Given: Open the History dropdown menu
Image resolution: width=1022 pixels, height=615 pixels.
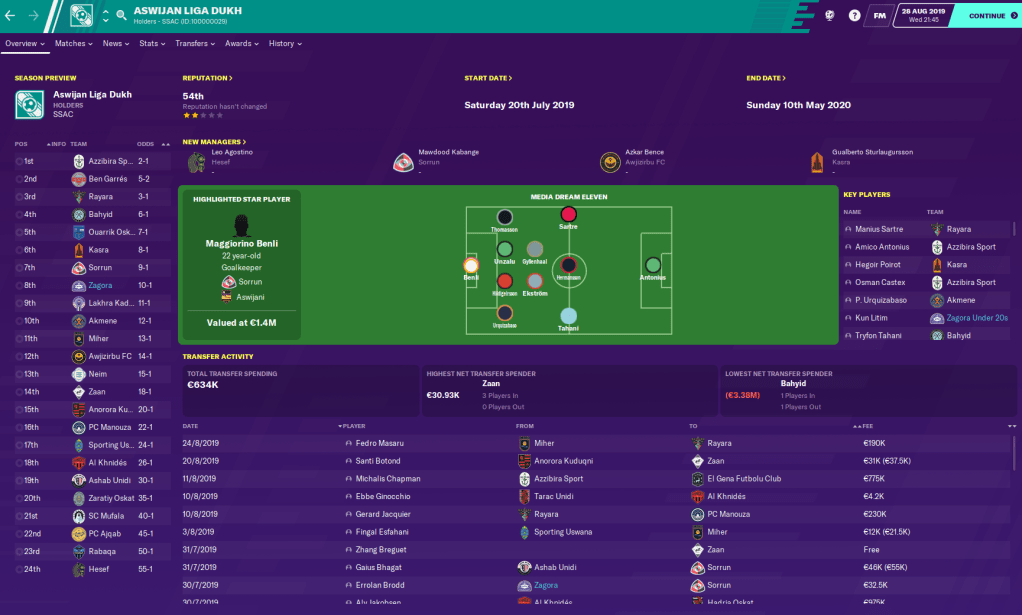Looking at the screenshot, I should pyautogui.click(x=284, y=44).
